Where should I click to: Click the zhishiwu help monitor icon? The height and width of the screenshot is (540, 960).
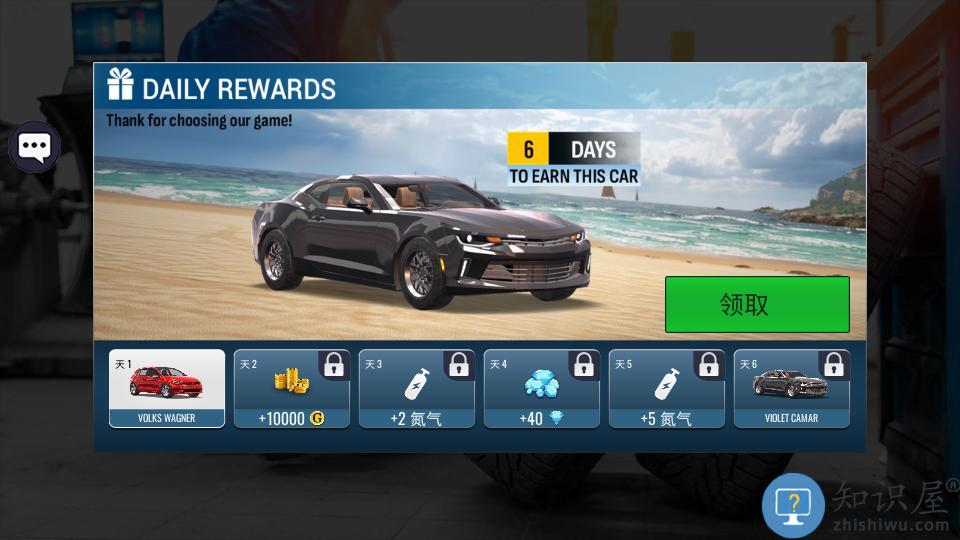coord(793,505)
